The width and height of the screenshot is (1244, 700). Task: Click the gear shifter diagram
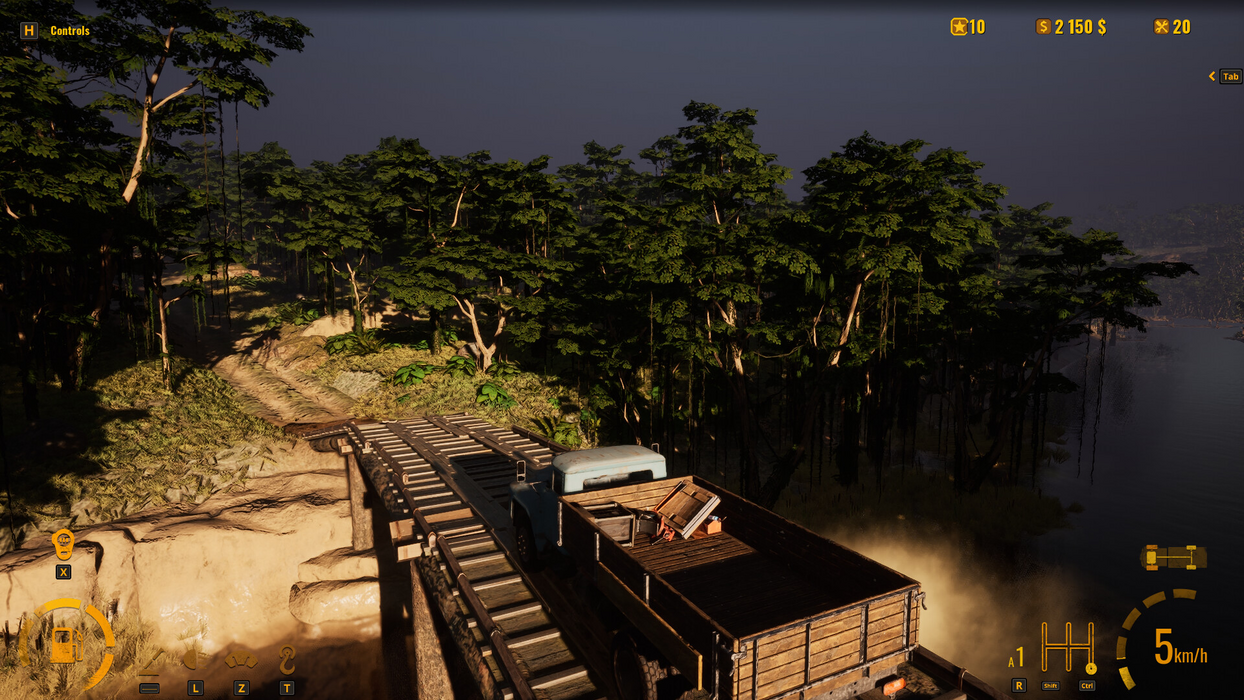pos(1067,648)
